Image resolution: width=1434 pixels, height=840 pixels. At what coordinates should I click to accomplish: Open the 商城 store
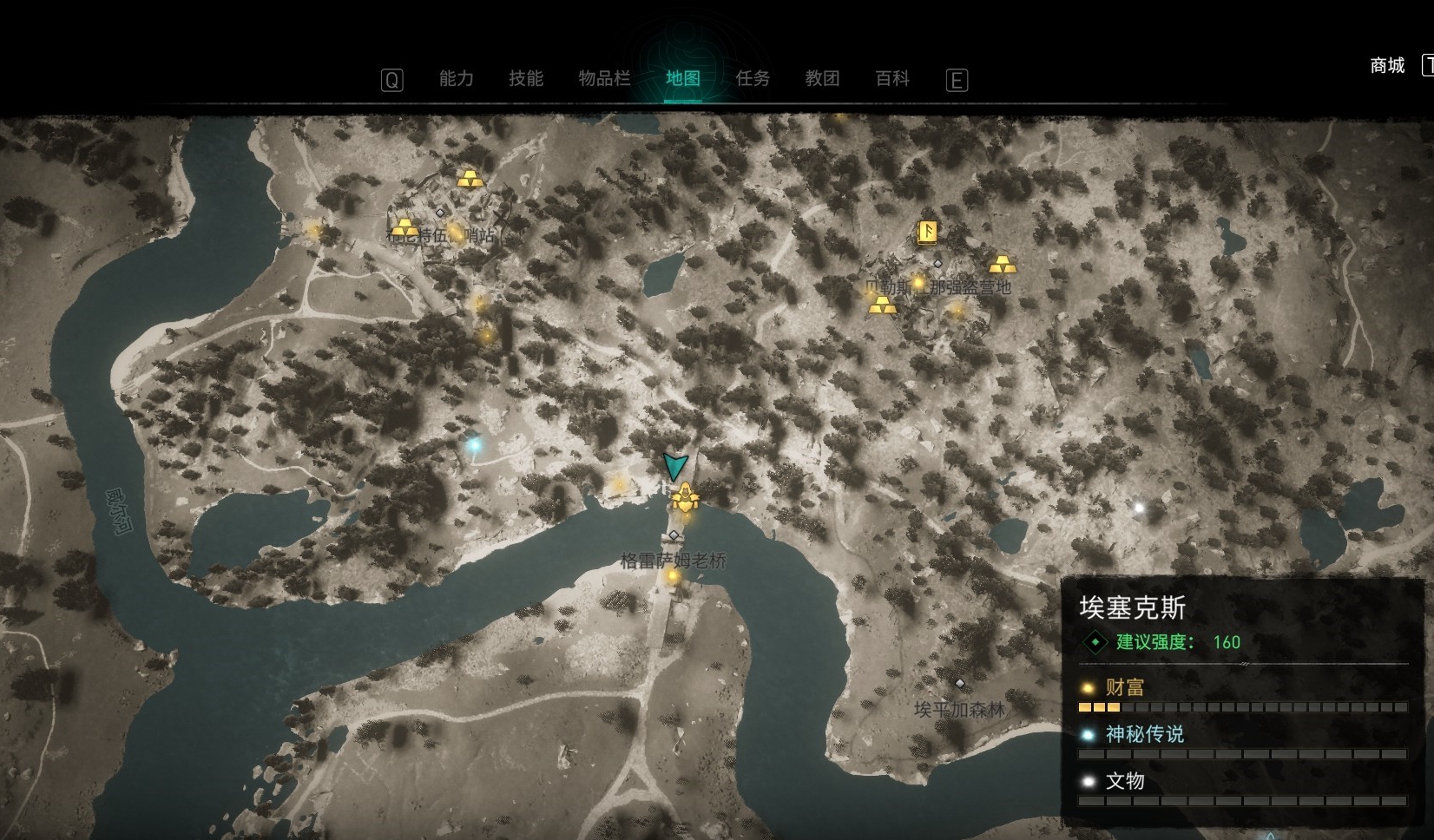pyautogui.click(x=1386, y=66)
